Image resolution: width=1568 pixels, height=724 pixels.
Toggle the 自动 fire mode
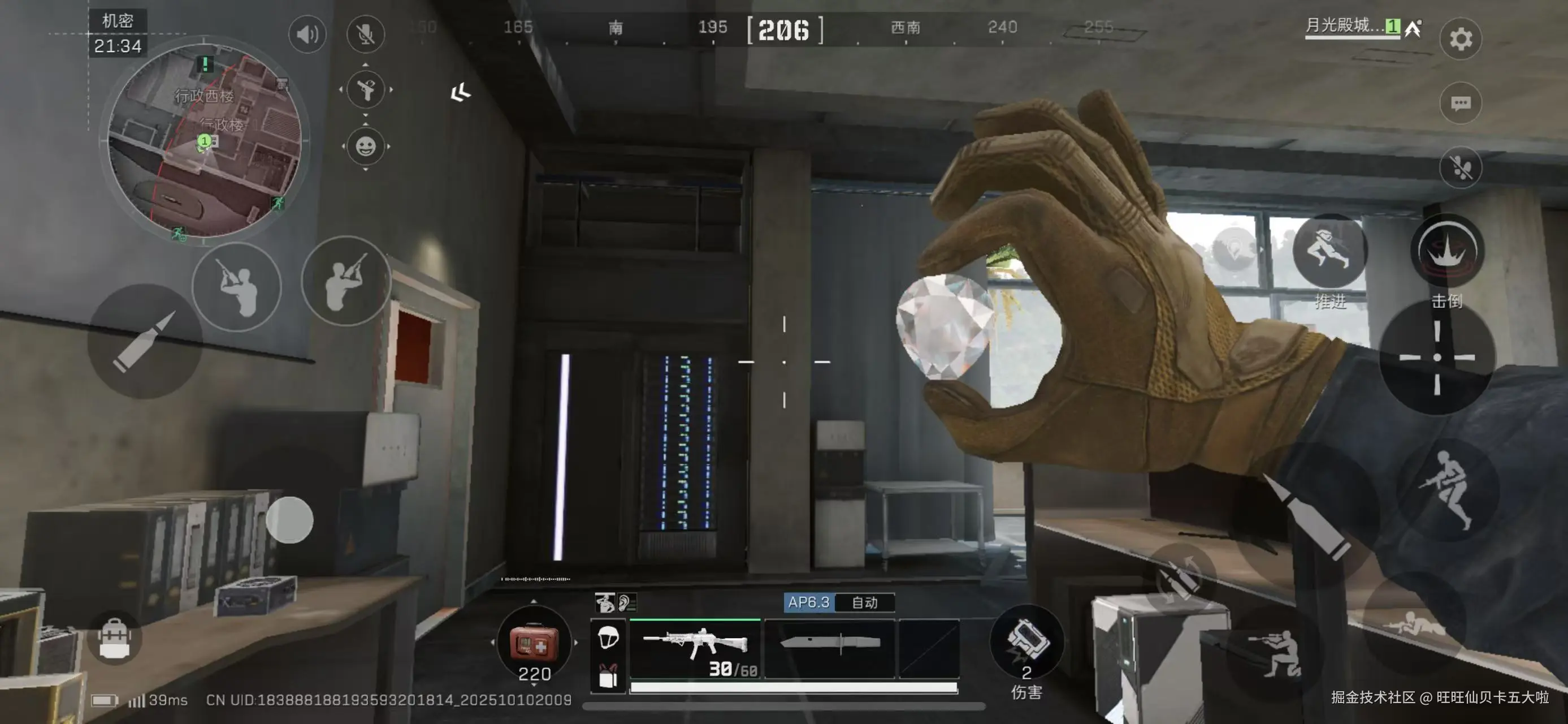click(x=864, y=602)
